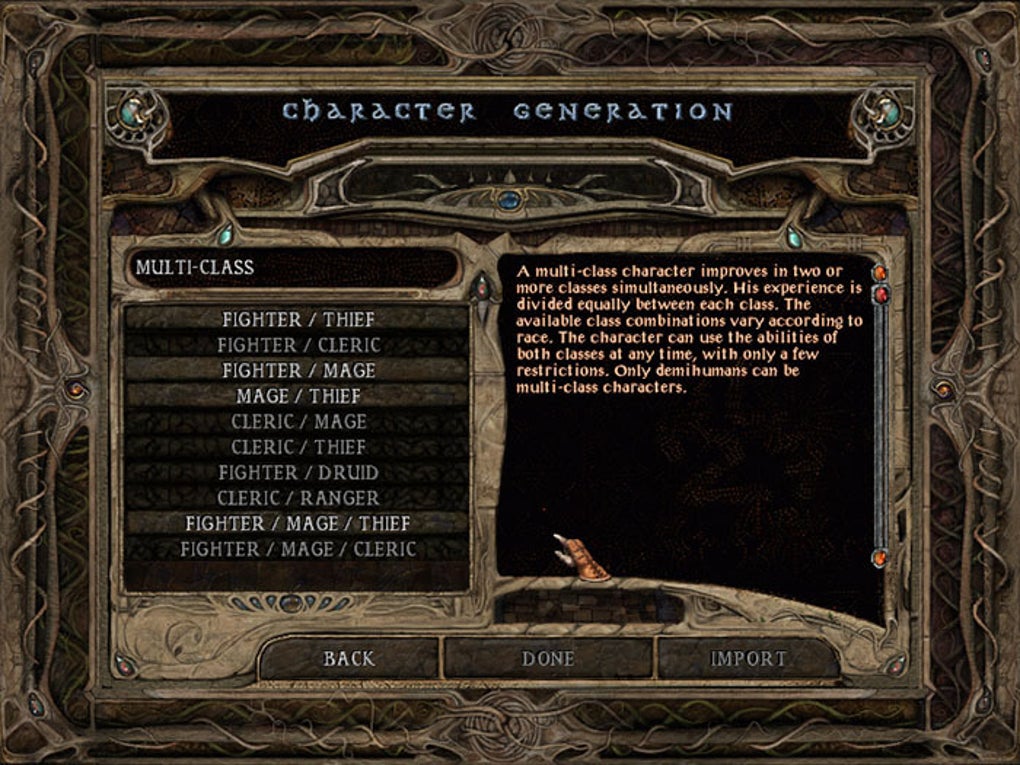This screenshot has width=1020, height=765.
Task: Pick the Cleric / Thief class
Action: [x=298, y=447]
